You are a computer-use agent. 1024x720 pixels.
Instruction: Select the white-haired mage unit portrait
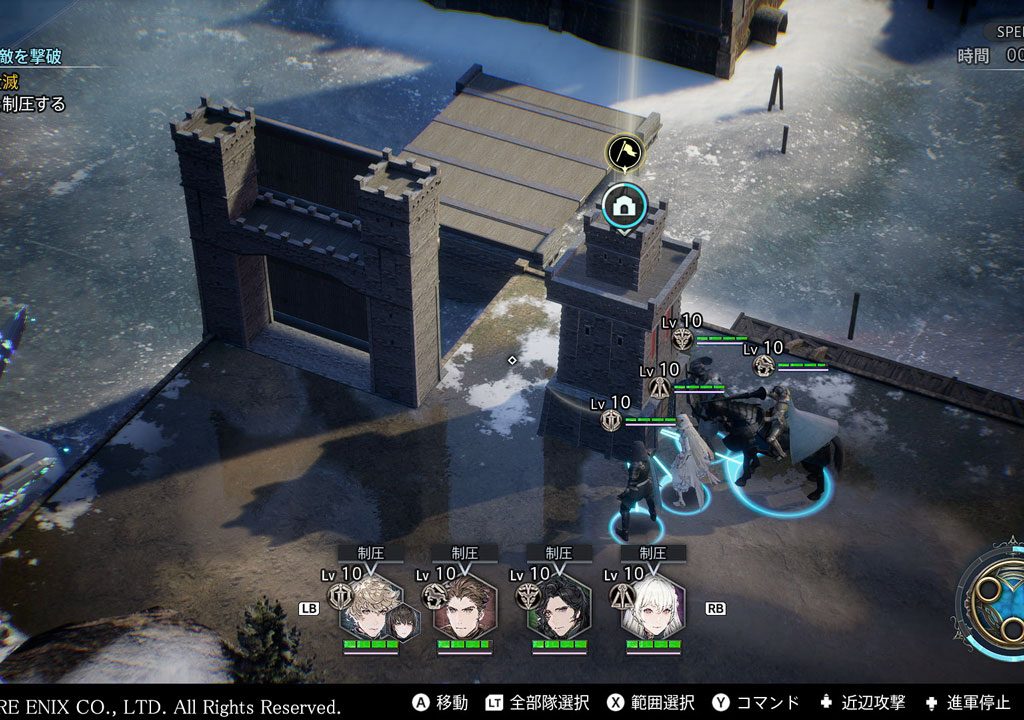click(x=653, y=608)
